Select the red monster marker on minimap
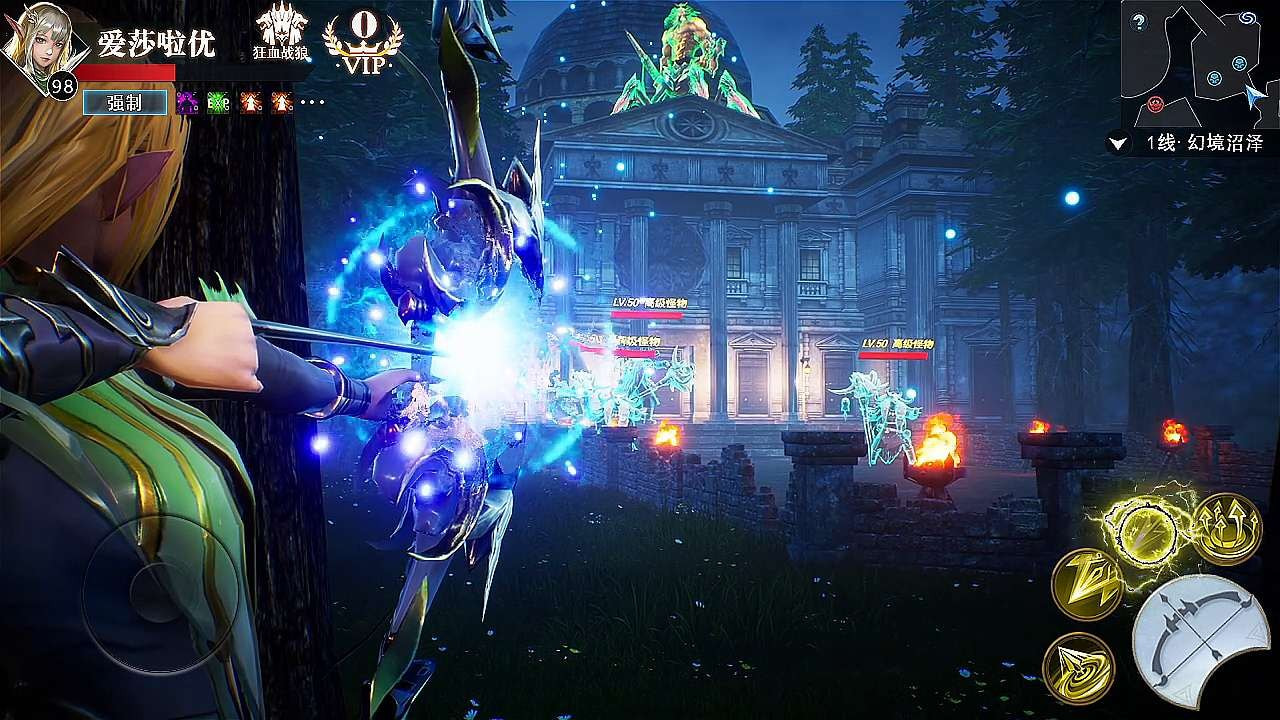The image size is (1280, 720). tap(1156, 103)
